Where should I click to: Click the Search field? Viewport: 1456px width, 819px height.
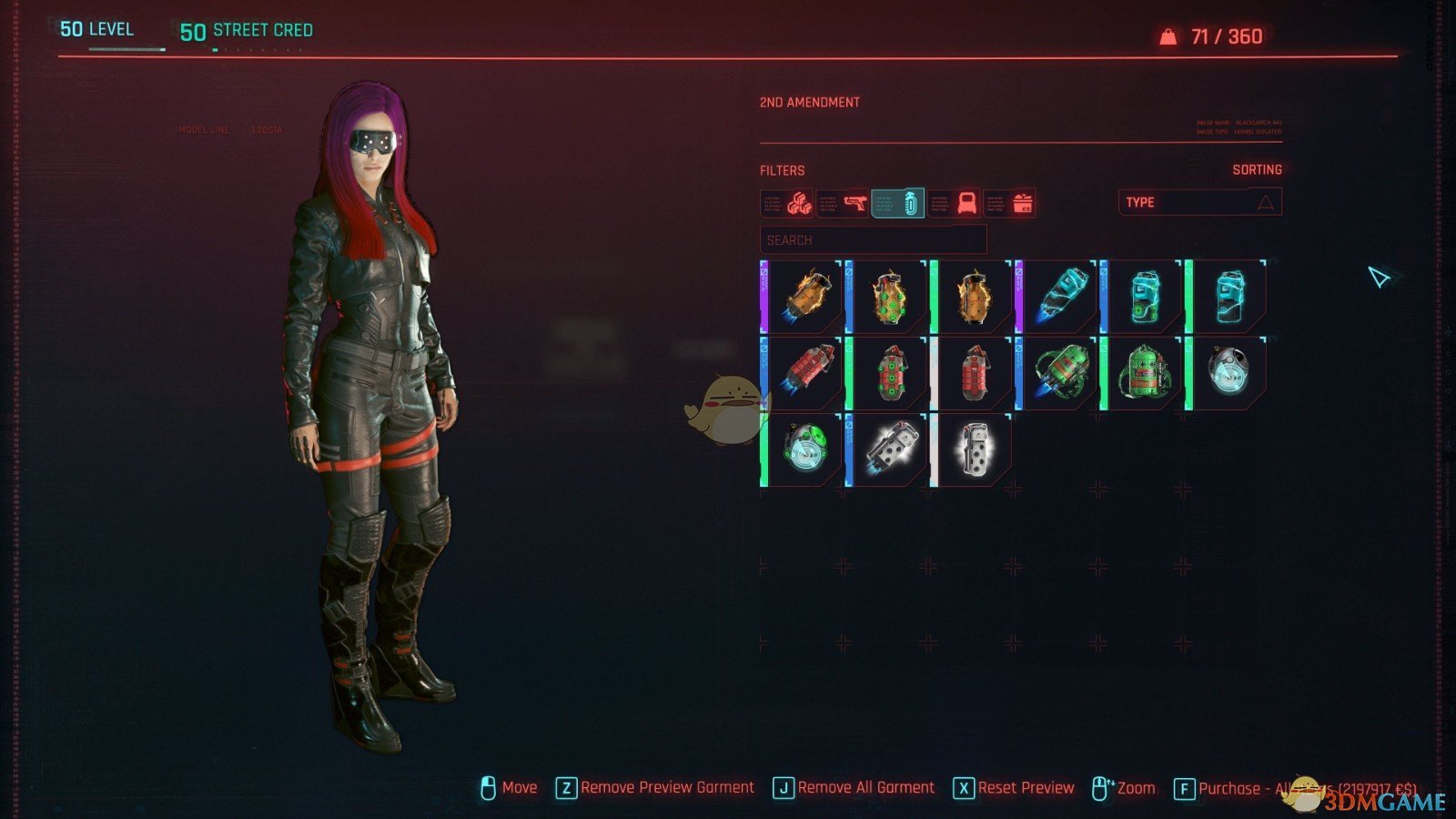pos(873,240)
